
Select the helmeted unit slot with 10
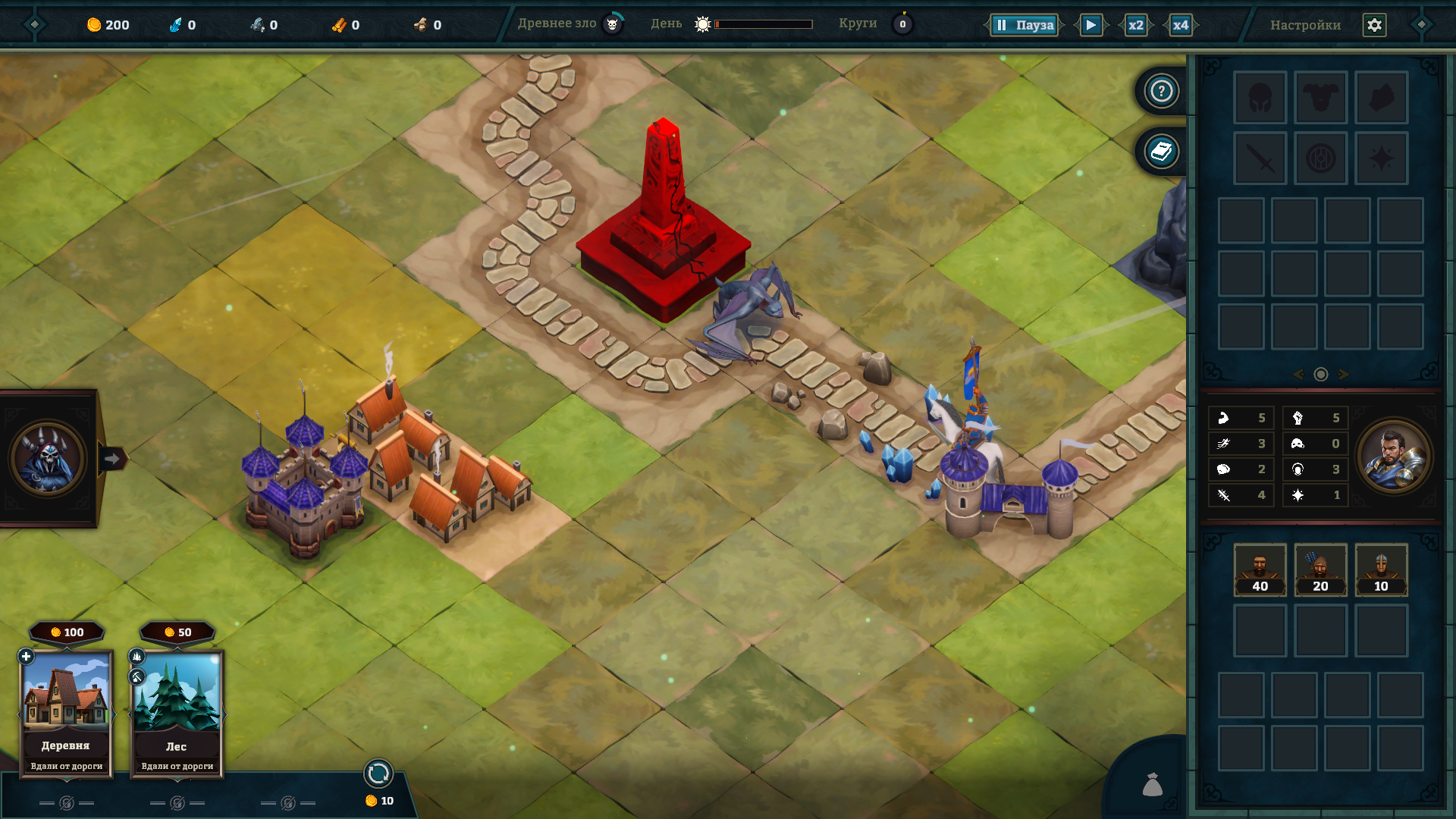[1381, 570]
